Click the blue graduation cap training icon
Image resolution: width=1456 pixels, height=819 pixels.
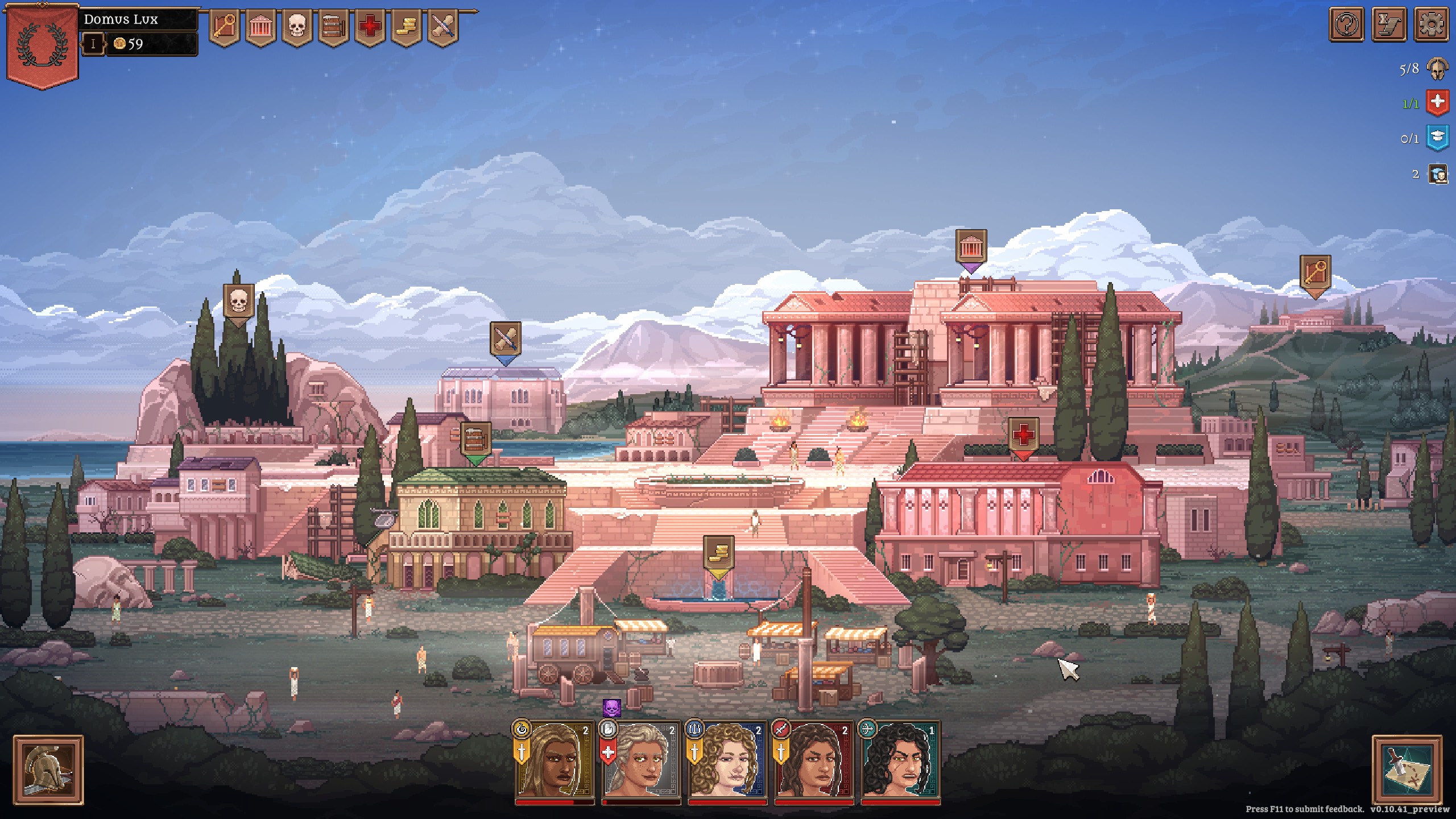[x=1438, y=138]
